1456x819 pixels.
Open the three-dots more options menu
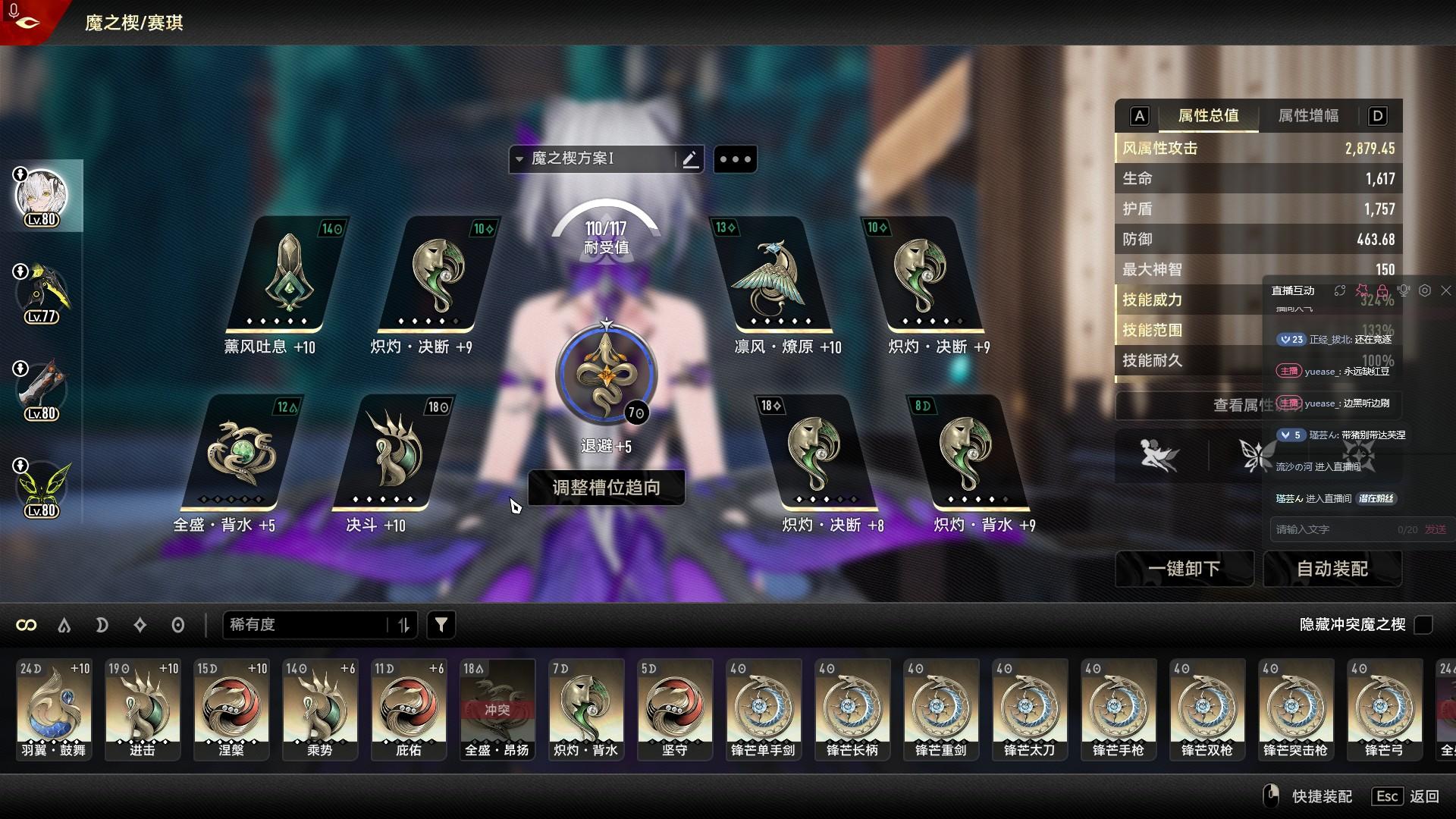(735, 159)
